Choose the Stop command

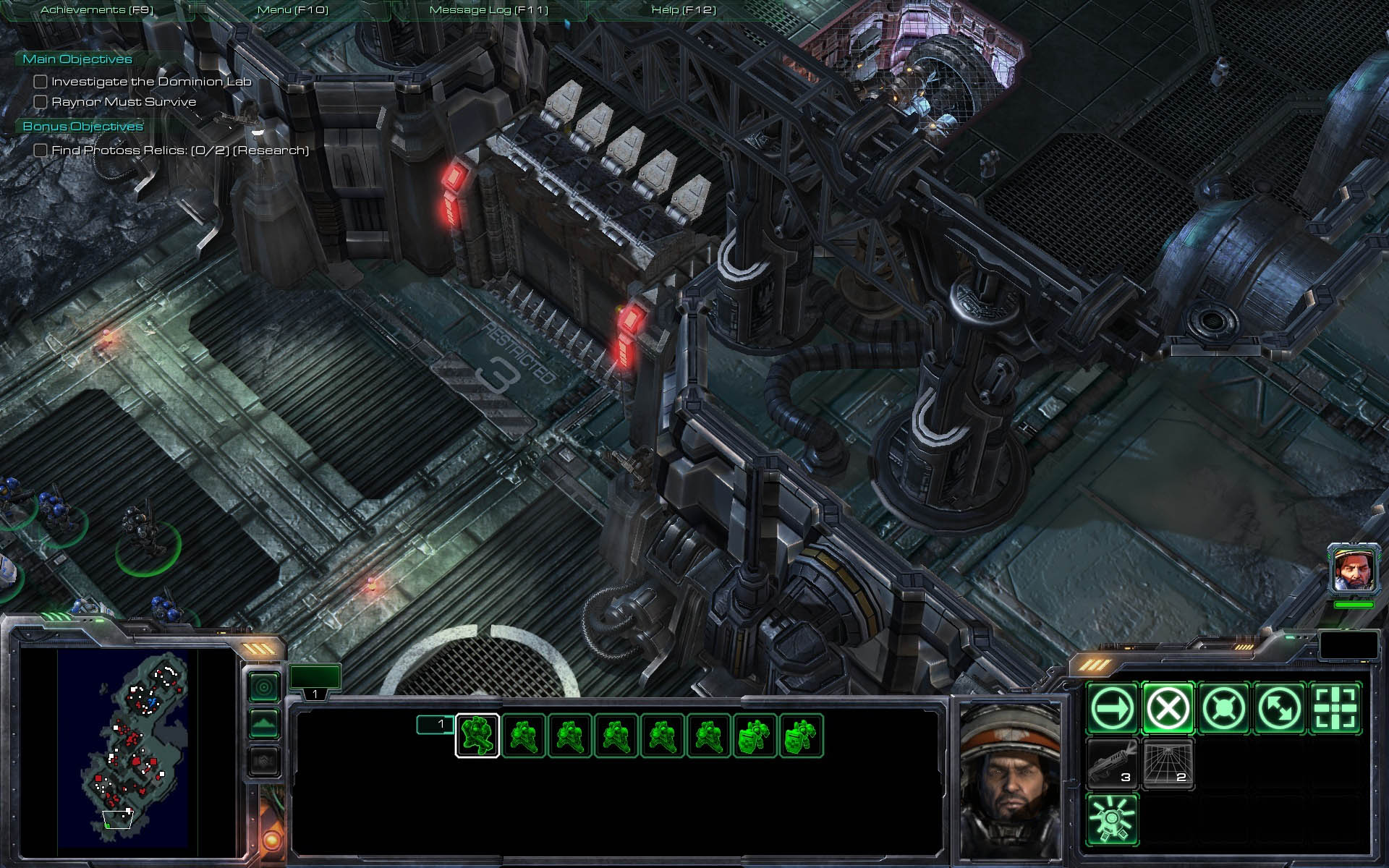[1168, 708]
